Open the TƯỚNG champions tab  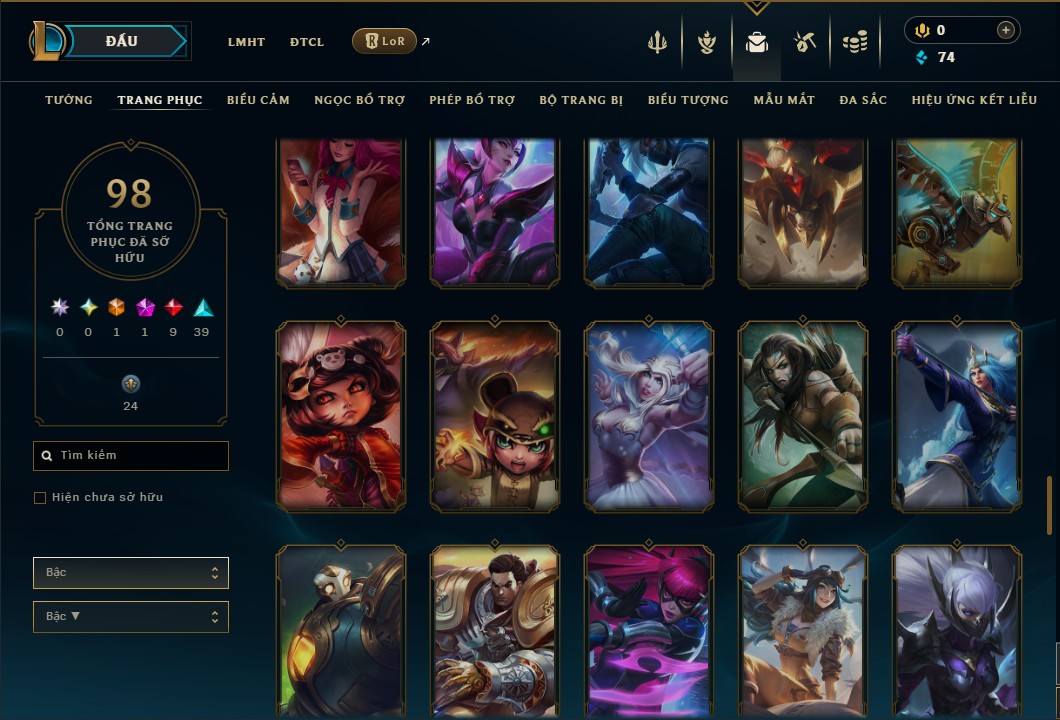coord(69,100)
